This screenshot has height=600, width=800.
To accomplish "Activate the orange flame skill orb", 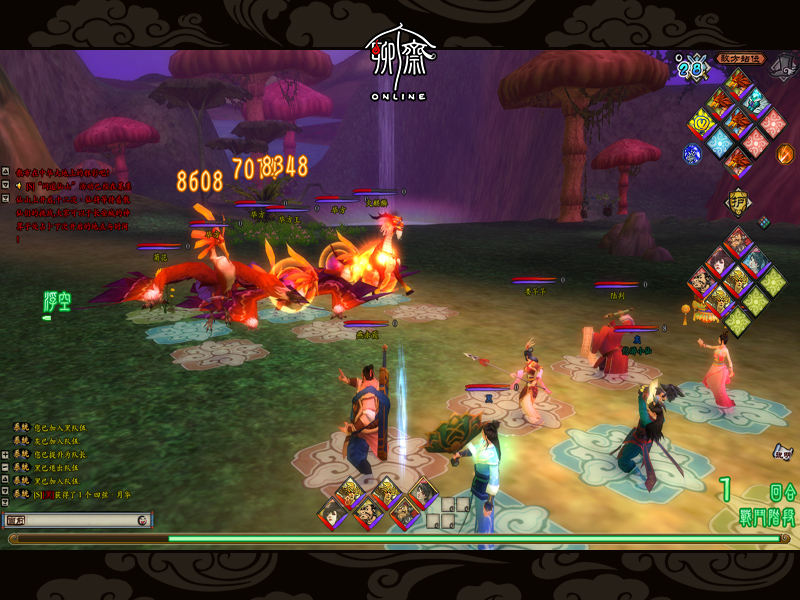I will pos(786,154).
